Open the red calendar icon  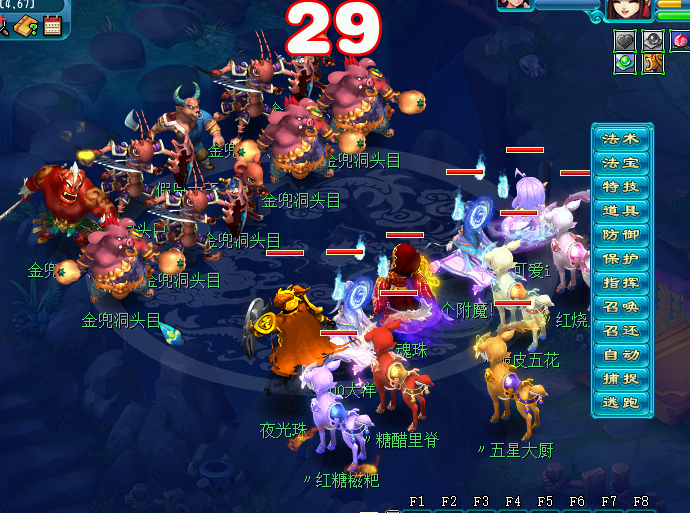(52, 27)
